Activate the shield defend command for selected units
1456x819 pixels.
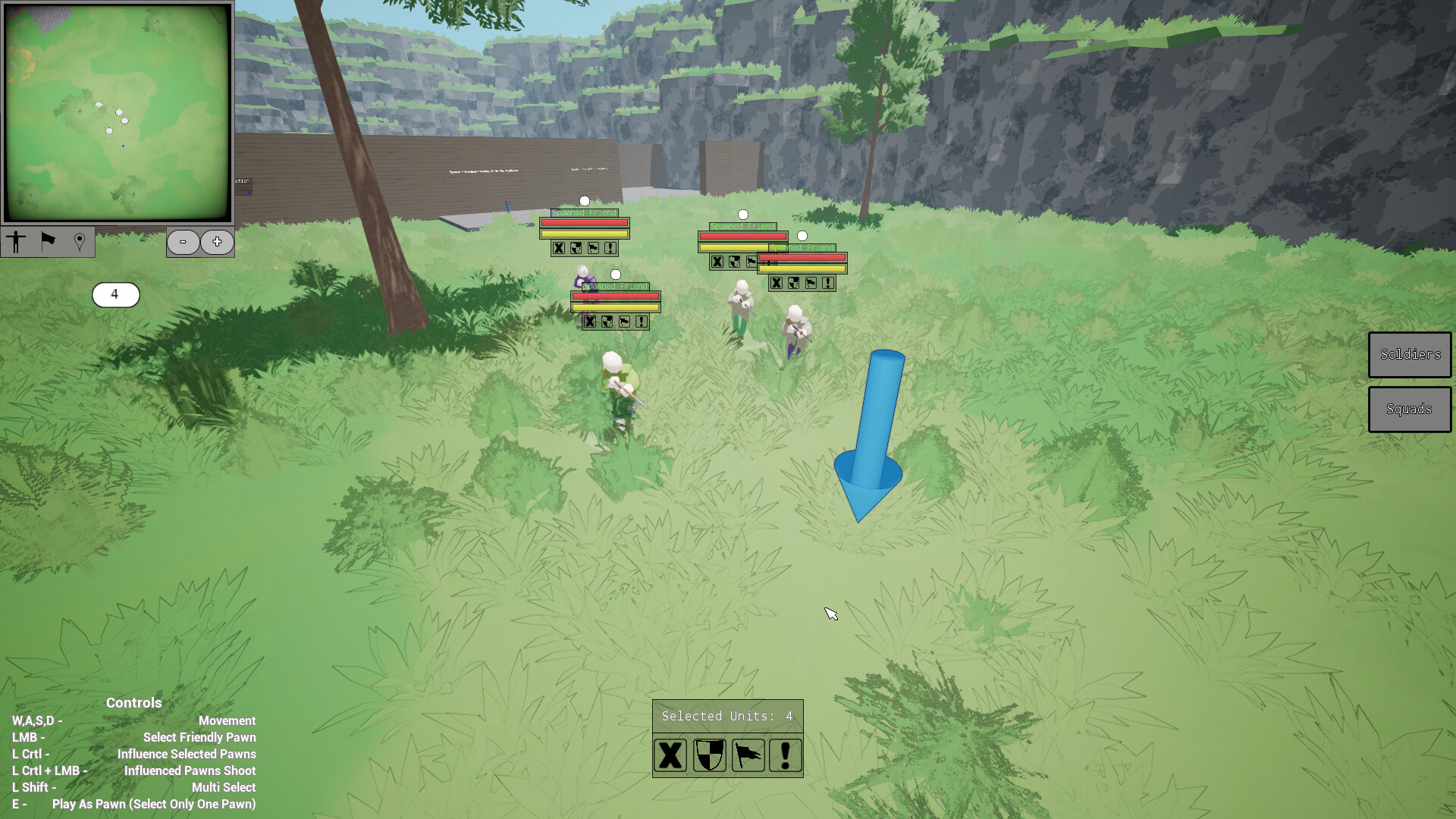tap(710, 755)
